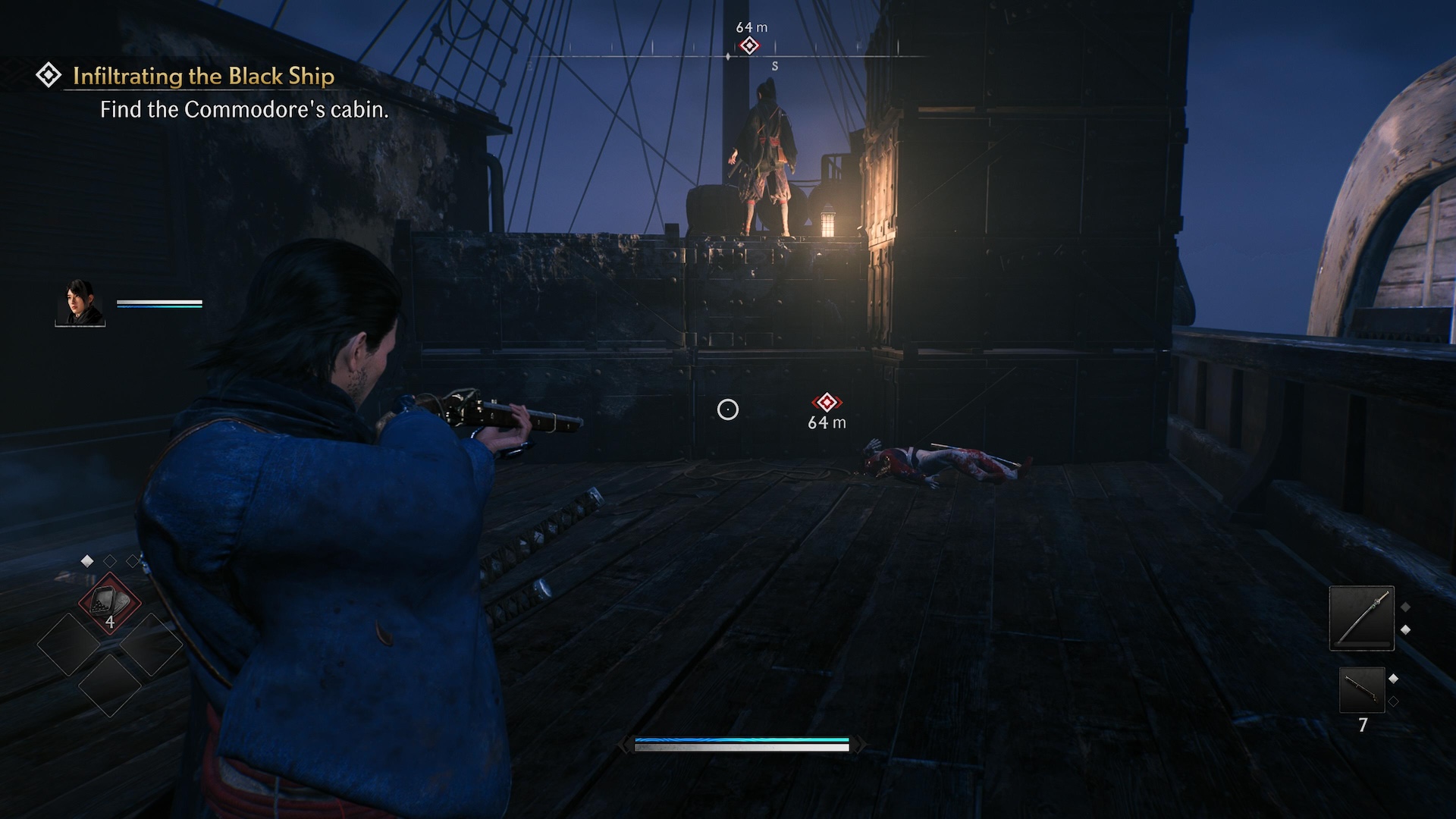Select the 64 m waypoint marker
The height and width of the screenshot is (819, 1456).
[827, 403]
